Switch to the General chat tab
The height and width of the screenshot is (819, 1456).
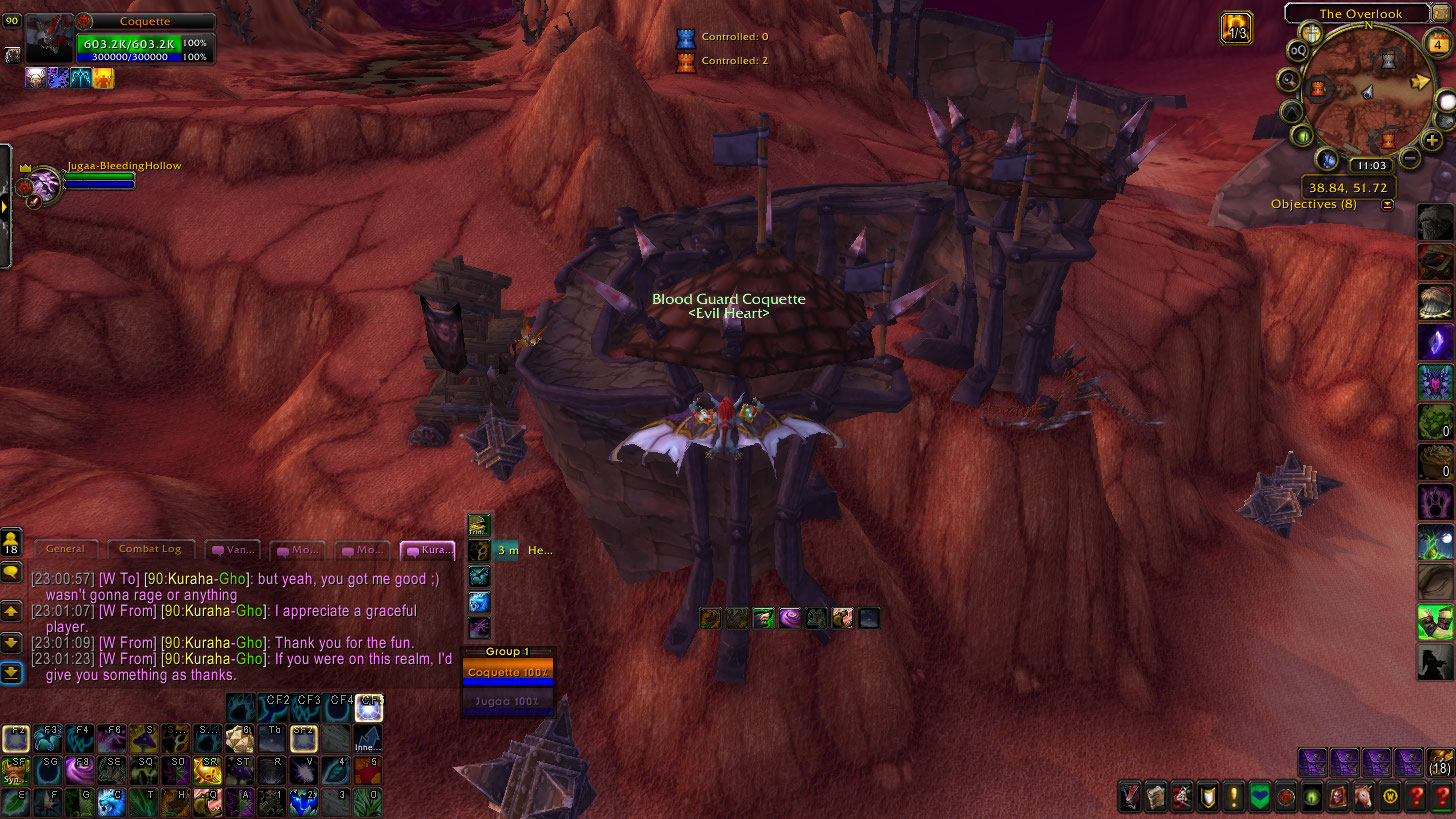click(66, 549)
